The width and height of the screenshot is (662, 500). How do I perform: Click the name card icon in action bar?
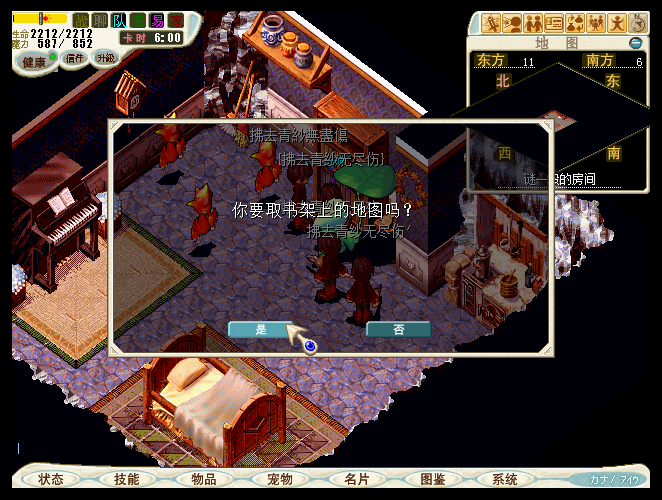(554, 22)
